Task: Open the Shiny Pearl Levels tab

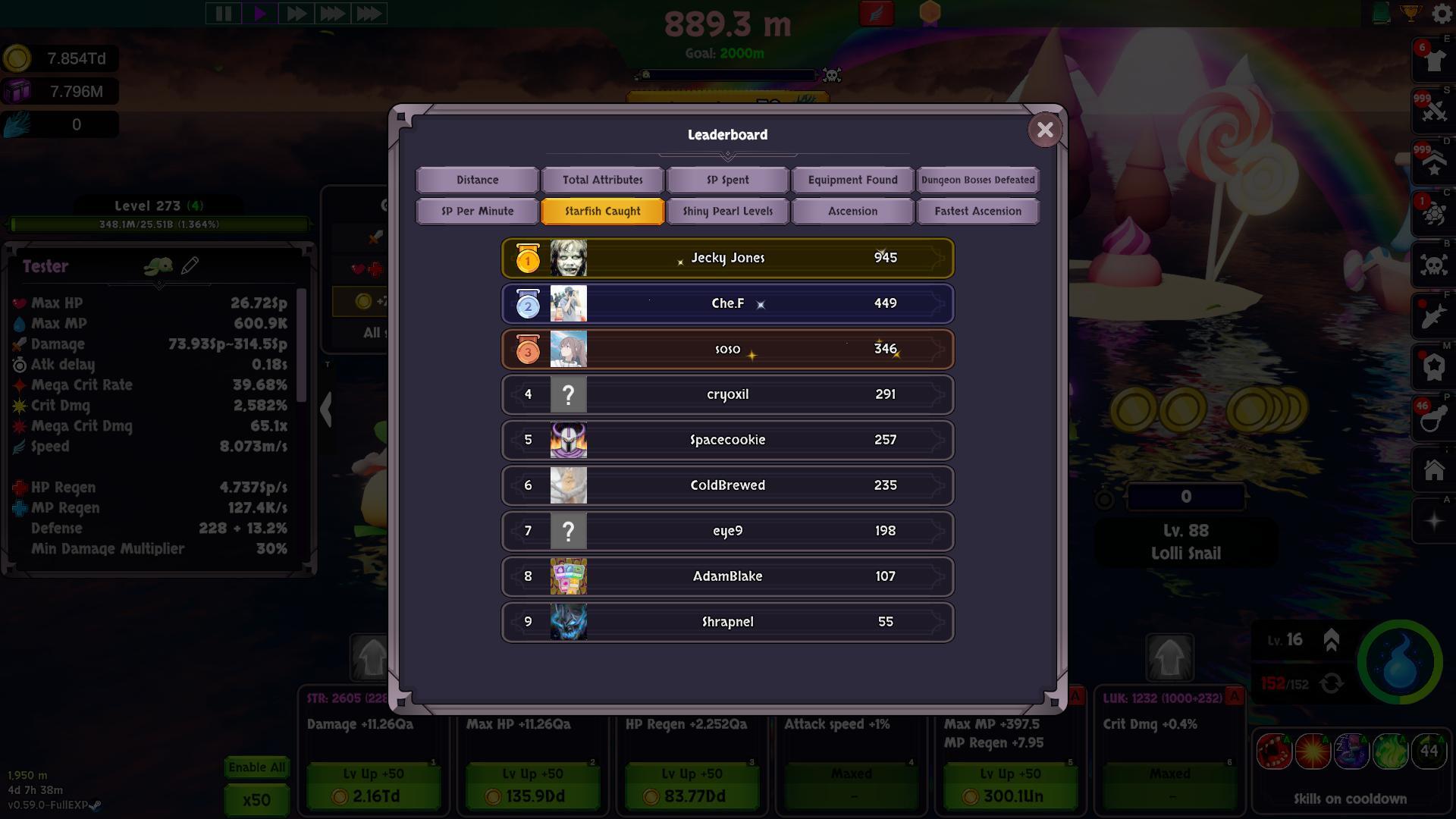Action: click(726, 211)
